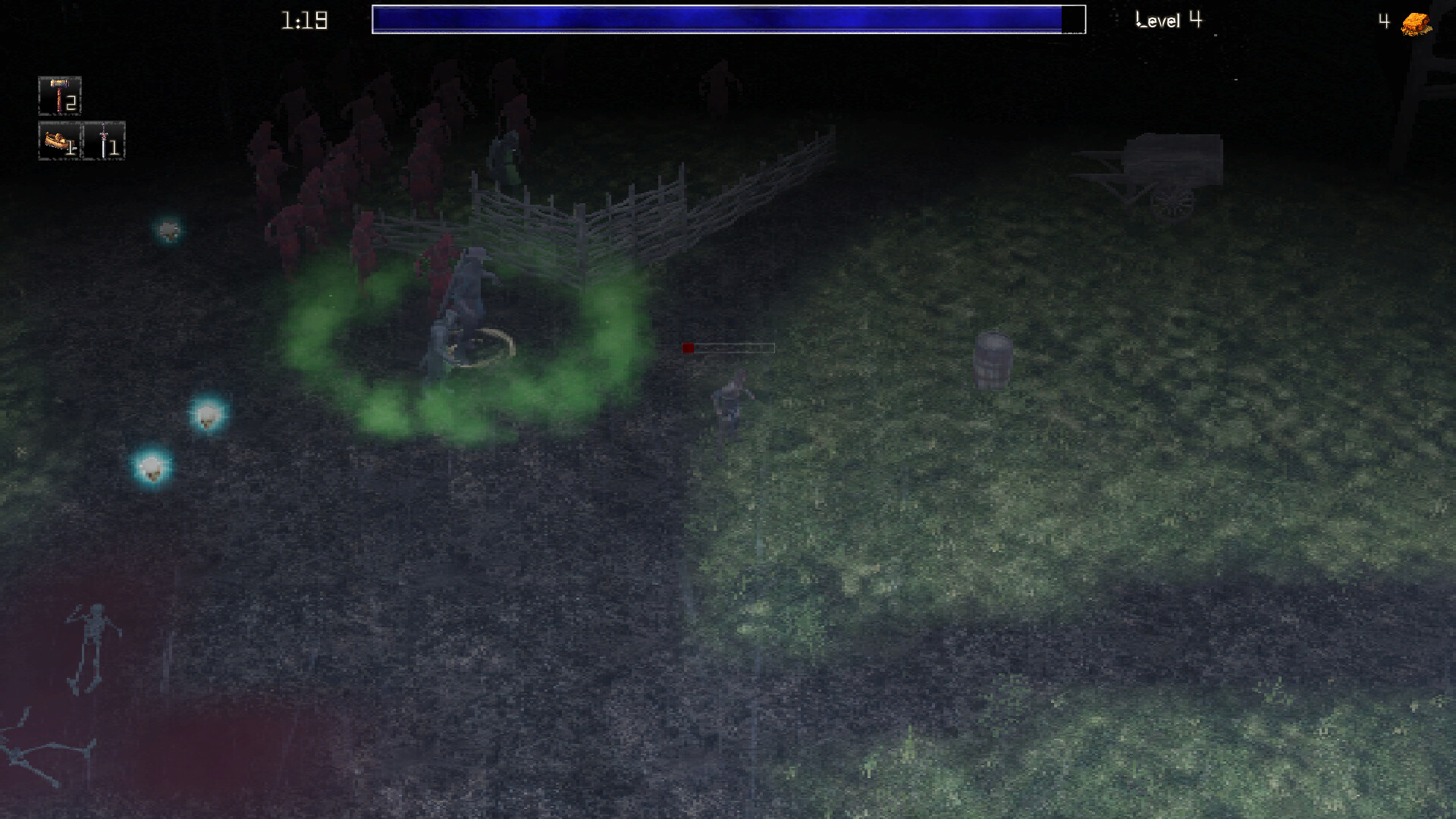Collect the lowest glowing skull orb
The height and width of the screenshot is (819, 1456).
151,469
